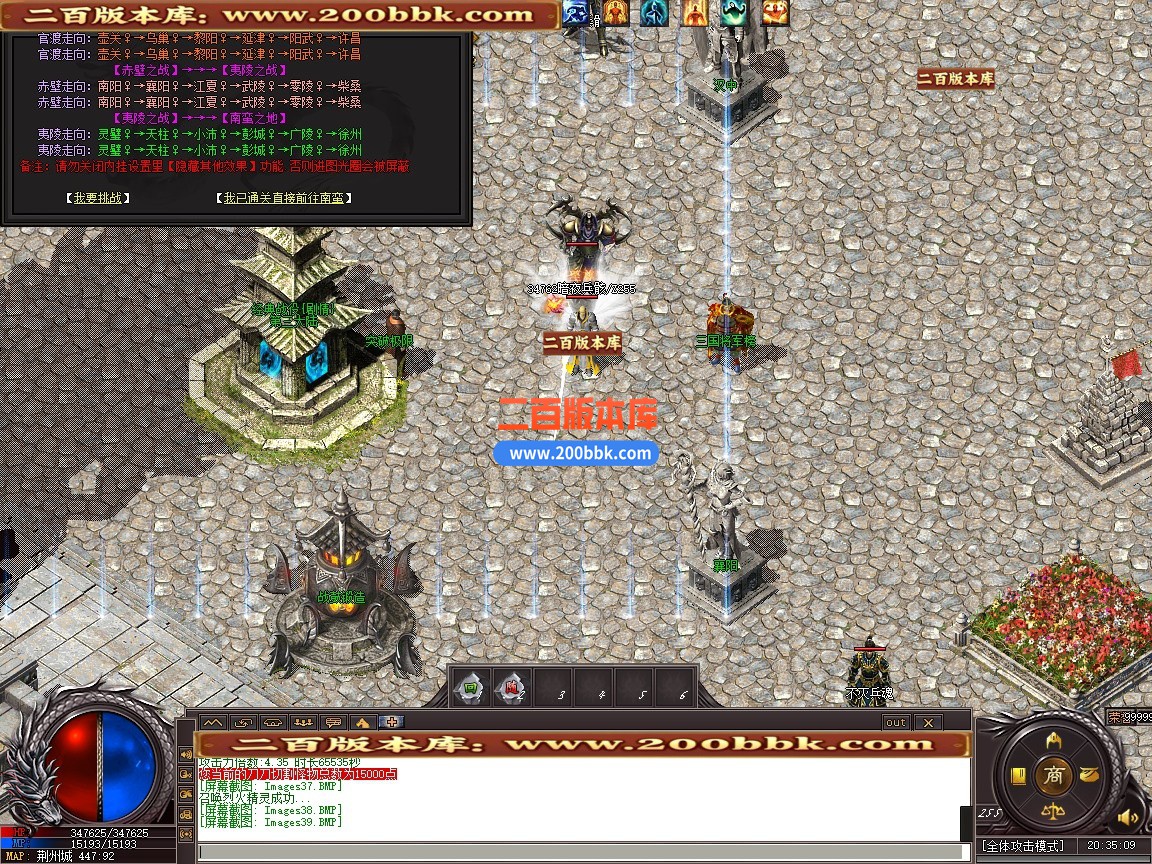Click the trade balance scales icon
Viewport: 1152px width, 864px height.
pyautogui.click(x=1052, y=809)
